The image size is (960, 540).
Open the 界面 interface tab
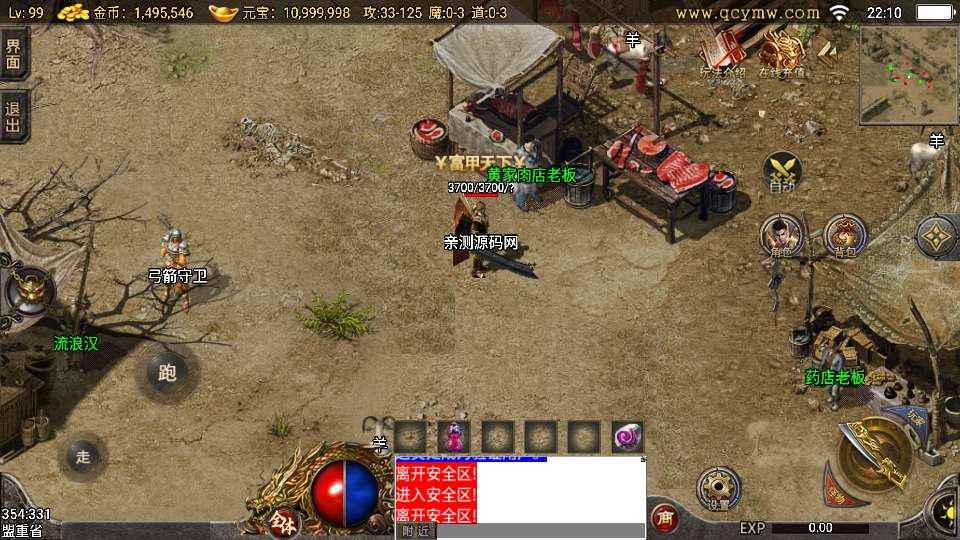[x=14, y=52]
